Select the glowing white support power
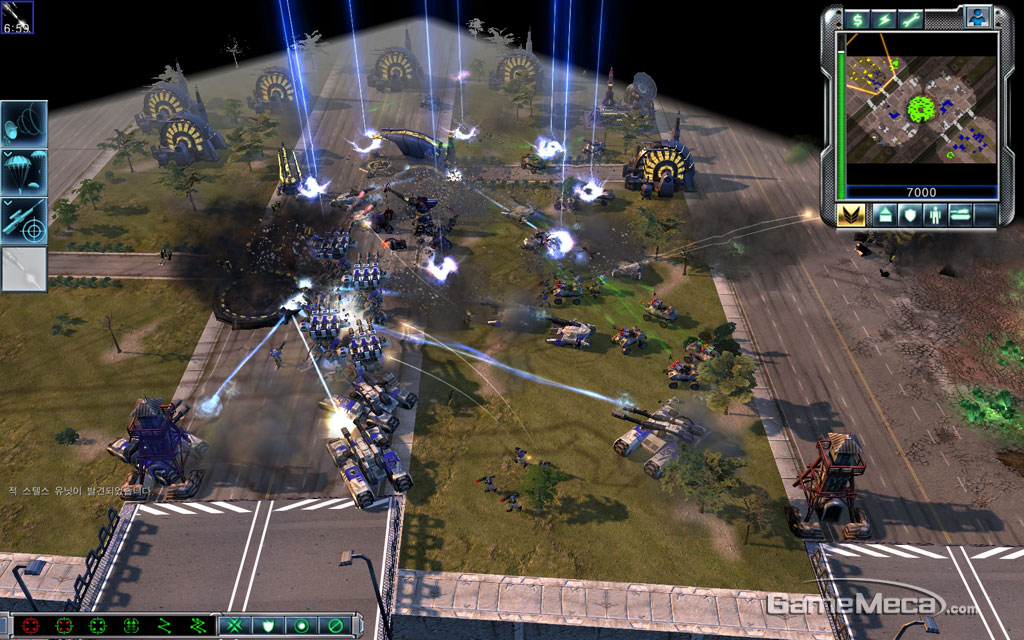This screenshot has width=1024, height=640. point(24,269)
